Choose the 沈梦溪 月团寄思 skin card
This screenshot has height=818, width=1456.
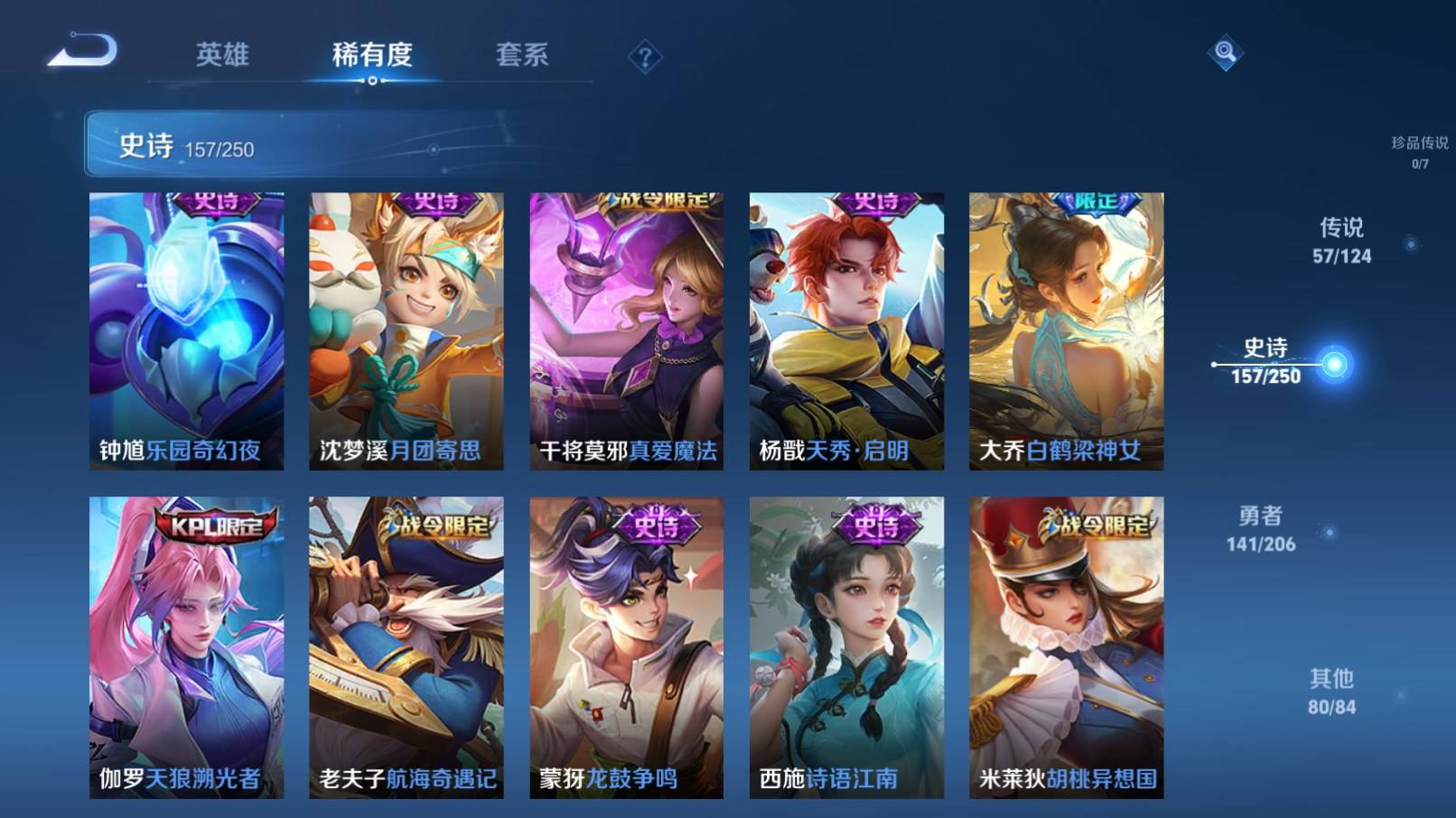tap(406, 330)
